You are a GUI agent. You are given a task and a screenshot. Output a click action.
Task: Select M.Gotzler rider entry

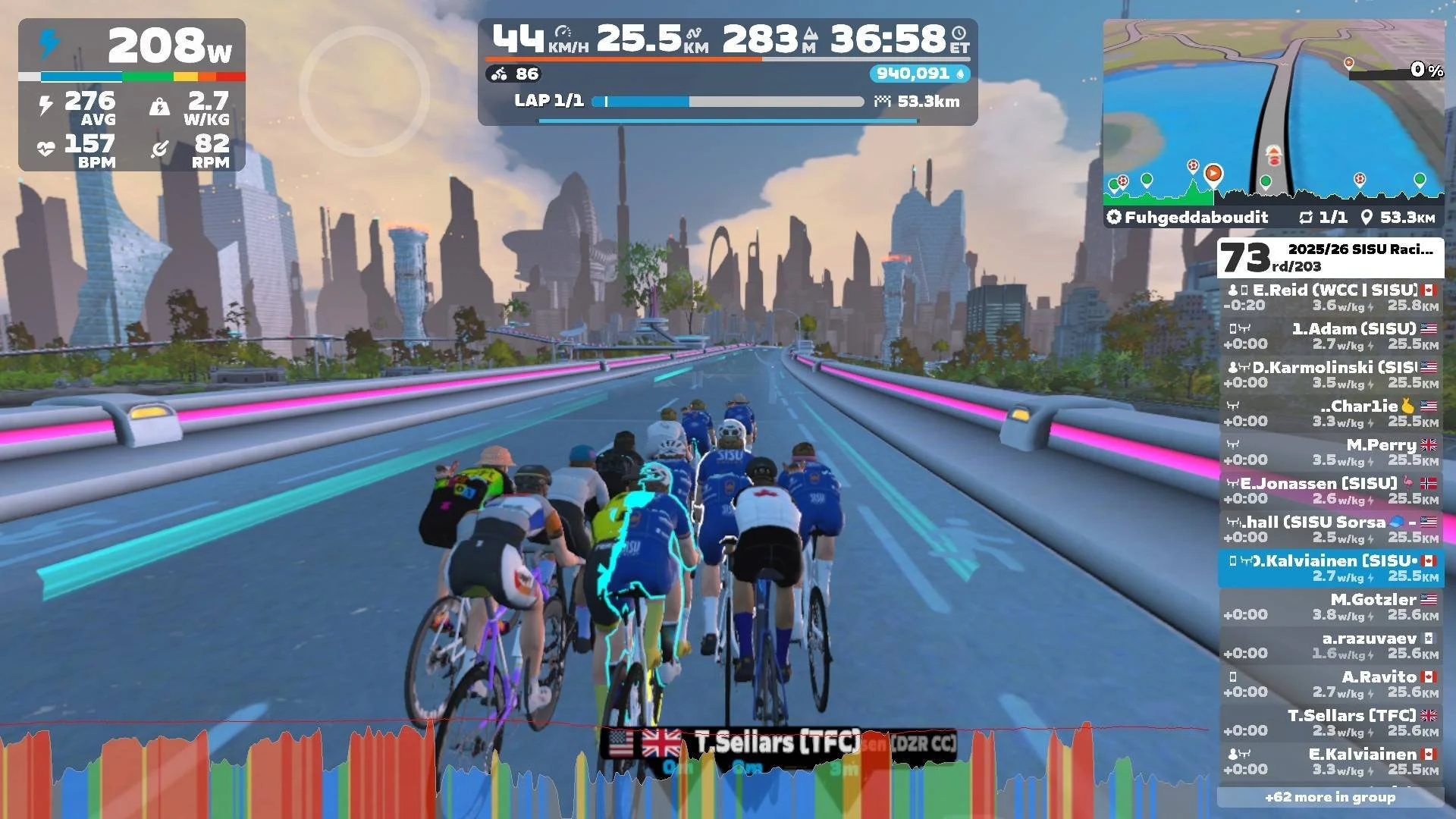[1331, 607]
